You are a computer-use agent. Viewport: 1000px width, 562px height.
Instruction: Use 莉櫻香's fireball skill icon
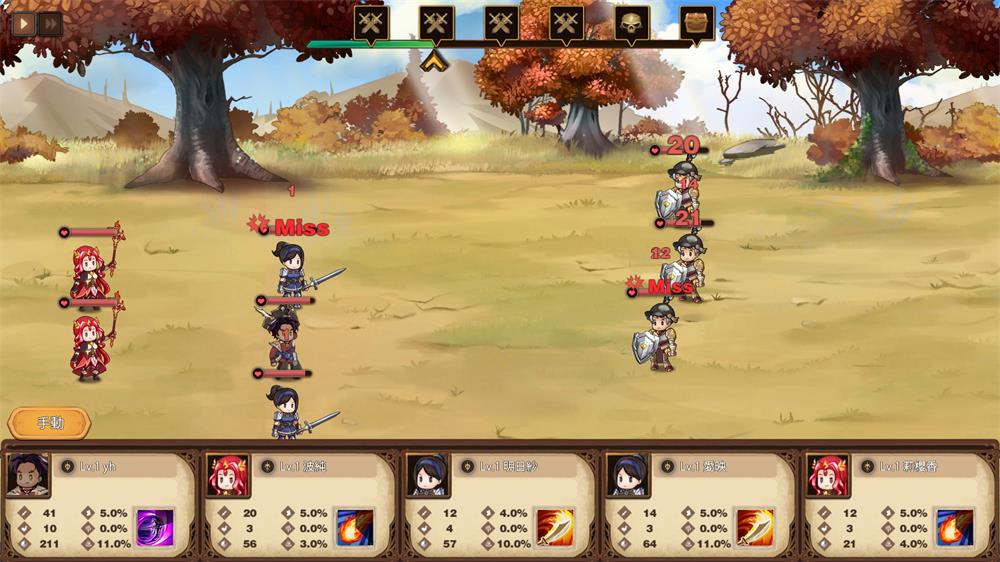coord(954,526)
